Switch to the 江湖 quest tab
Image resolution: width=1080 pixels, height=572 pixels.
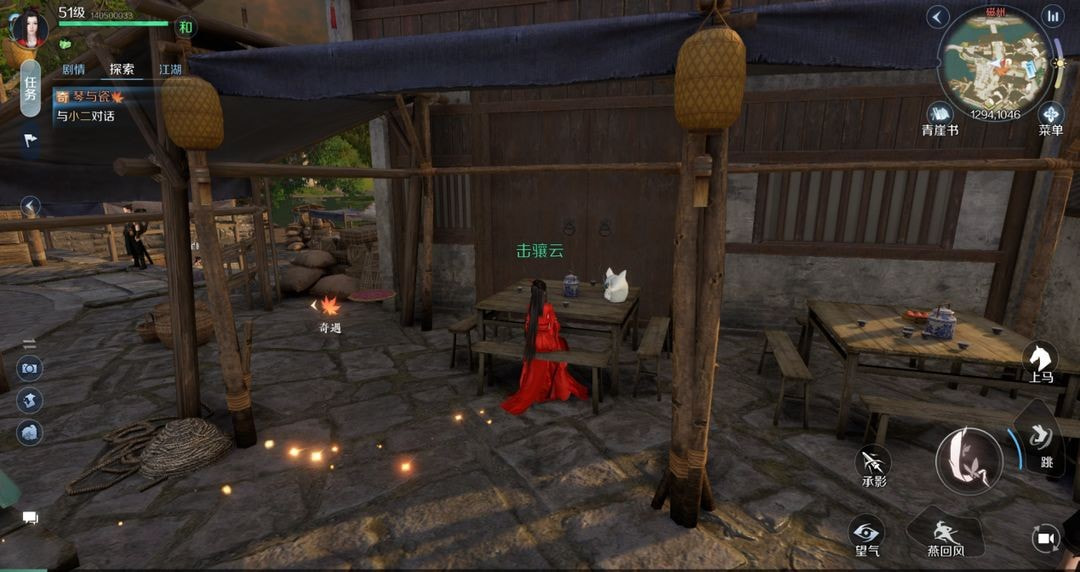point(170,70)
